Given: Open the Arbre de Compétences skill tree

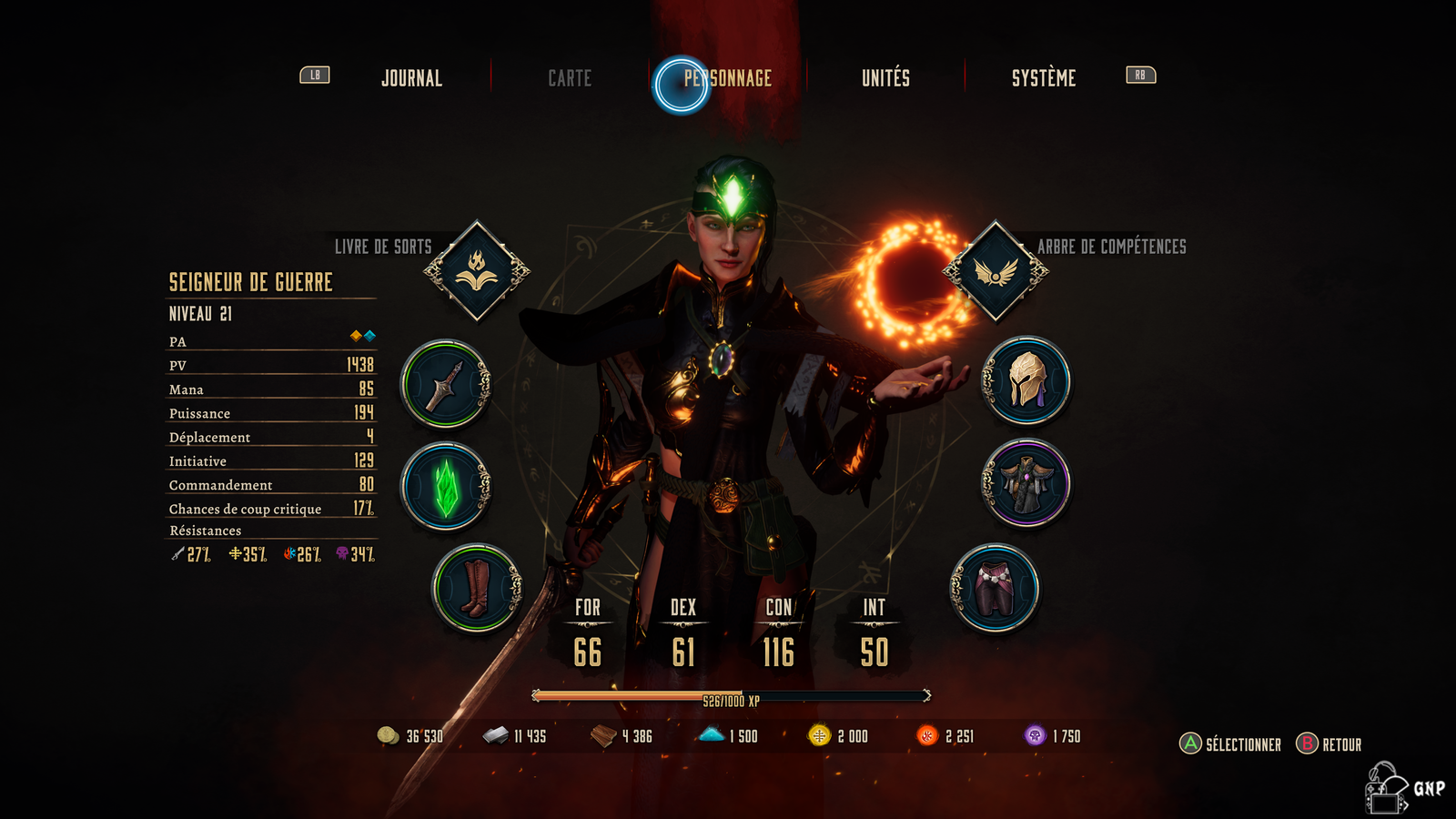Looking at the screenshot, I should point(996,270).
